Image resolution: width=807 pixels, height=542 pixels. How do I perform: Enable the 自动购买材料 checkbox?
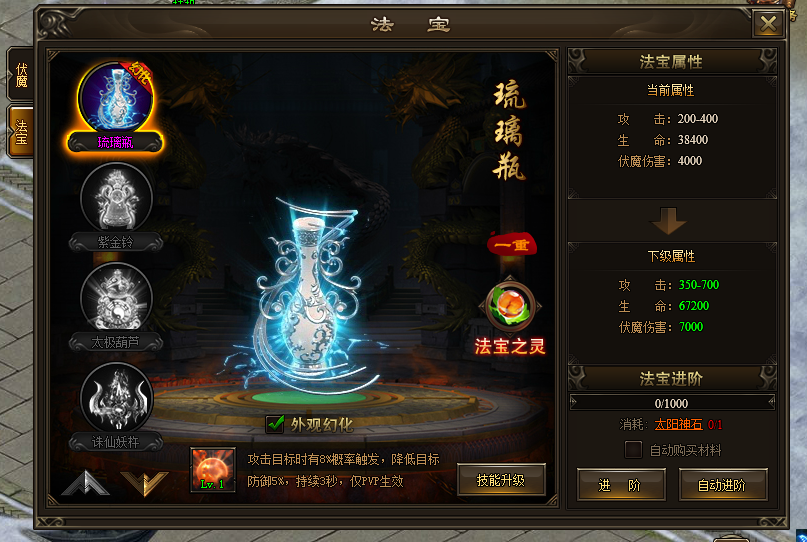[633, 450]
